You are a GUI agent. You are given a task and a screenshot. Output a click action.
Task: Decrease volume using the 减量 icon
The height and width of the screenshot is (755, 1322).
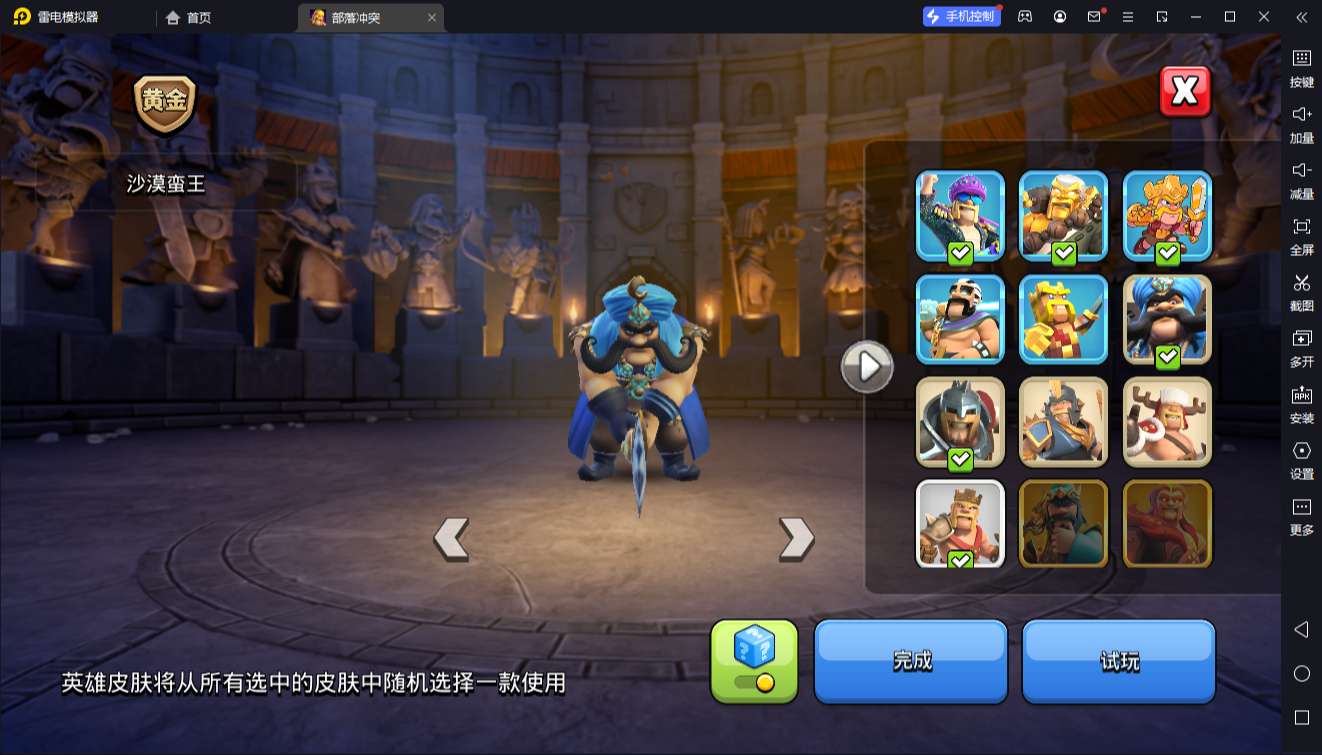click(x=1301, y=179)
